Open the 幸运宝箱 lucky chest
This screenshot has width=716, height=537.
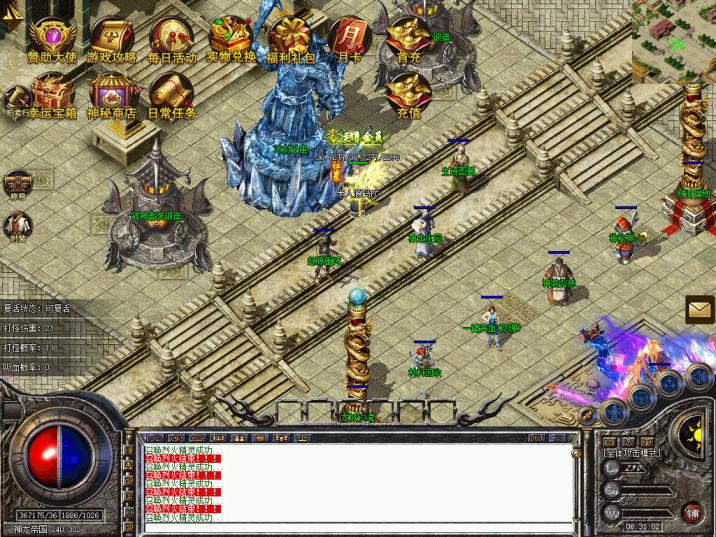coord(51,96)
